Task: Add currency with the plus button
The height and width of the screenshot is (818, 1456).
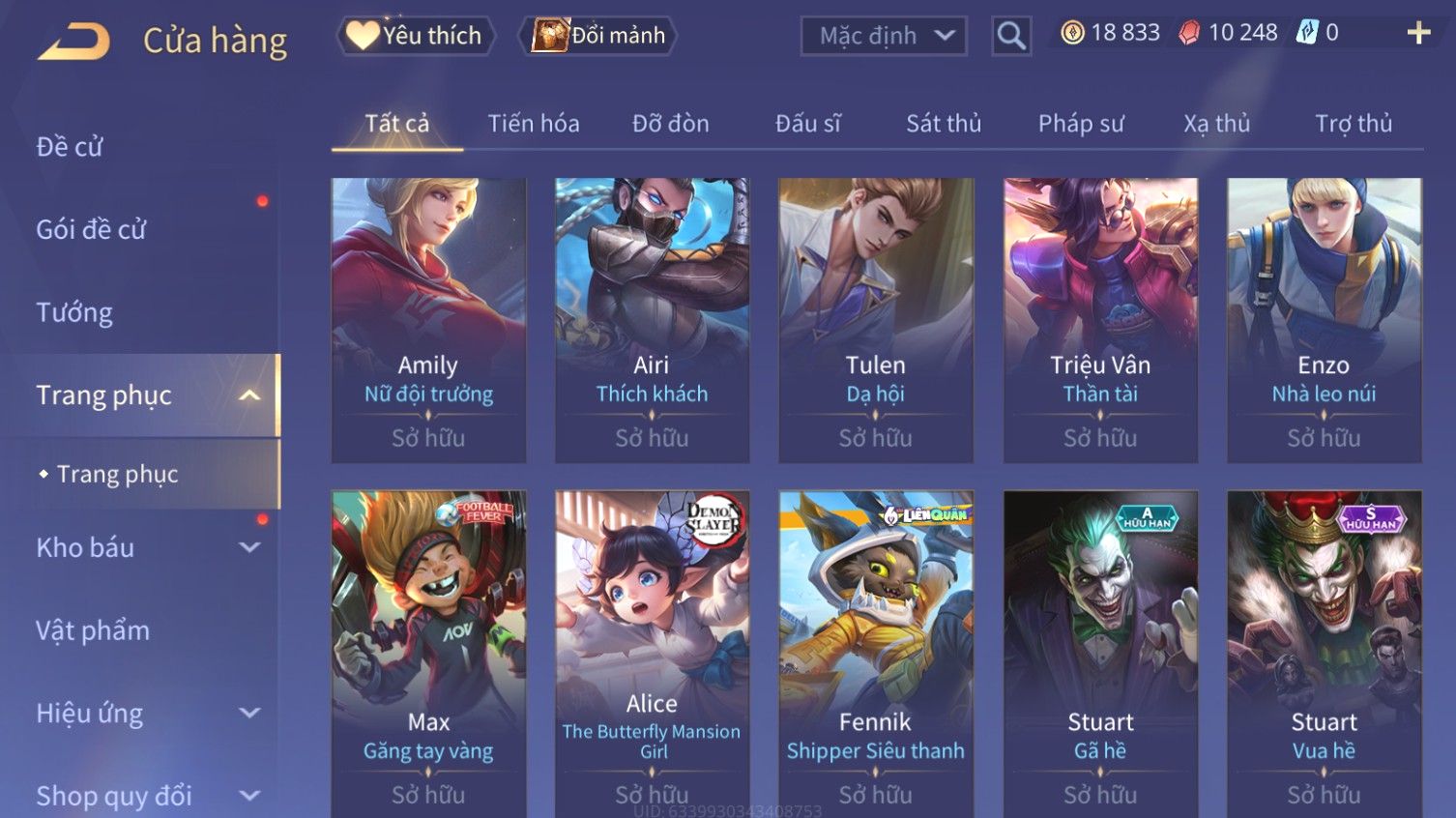Action: tap(1418, 34)
